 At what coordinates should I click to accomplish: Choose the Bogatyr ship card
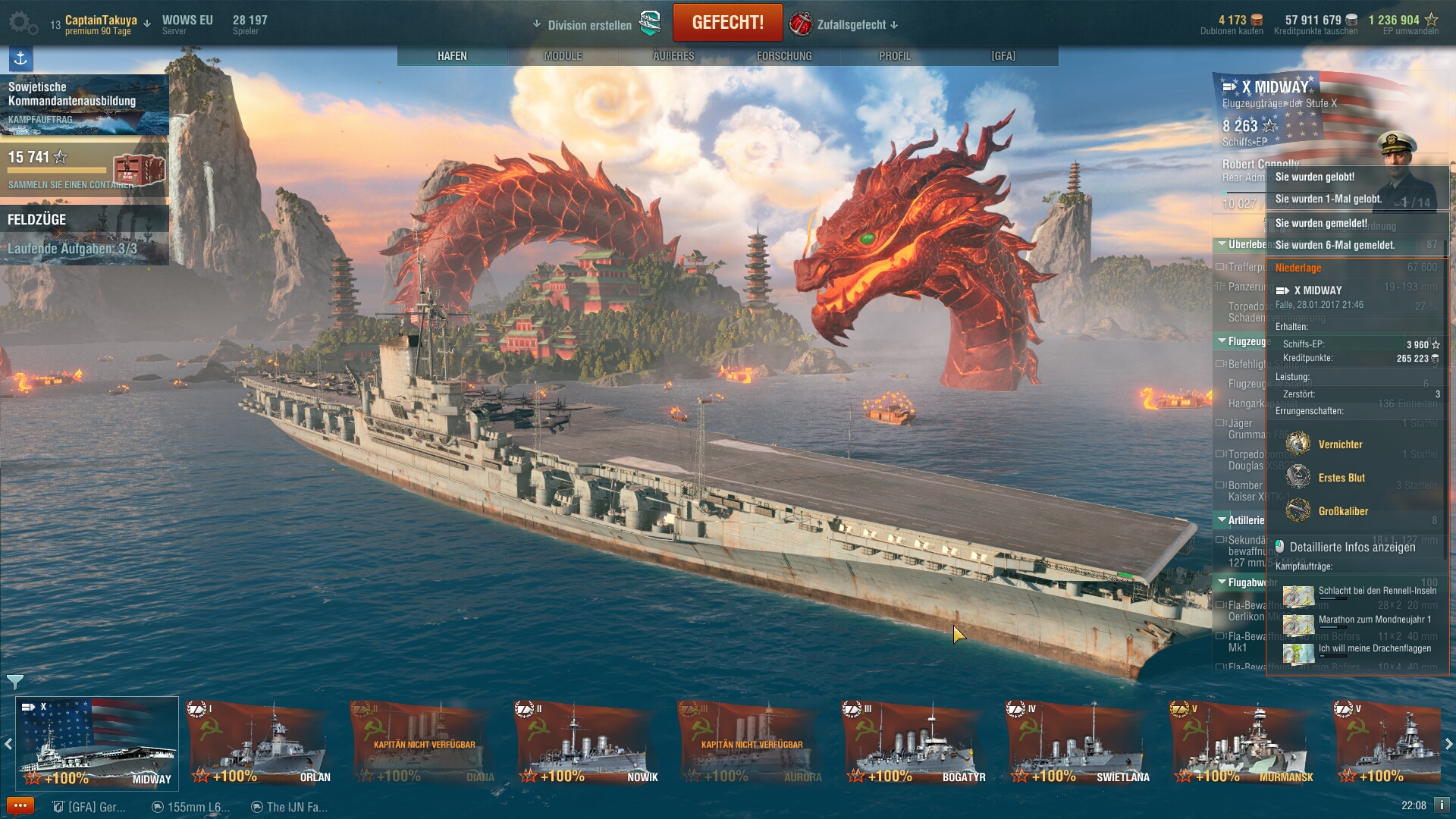[915, 742]
